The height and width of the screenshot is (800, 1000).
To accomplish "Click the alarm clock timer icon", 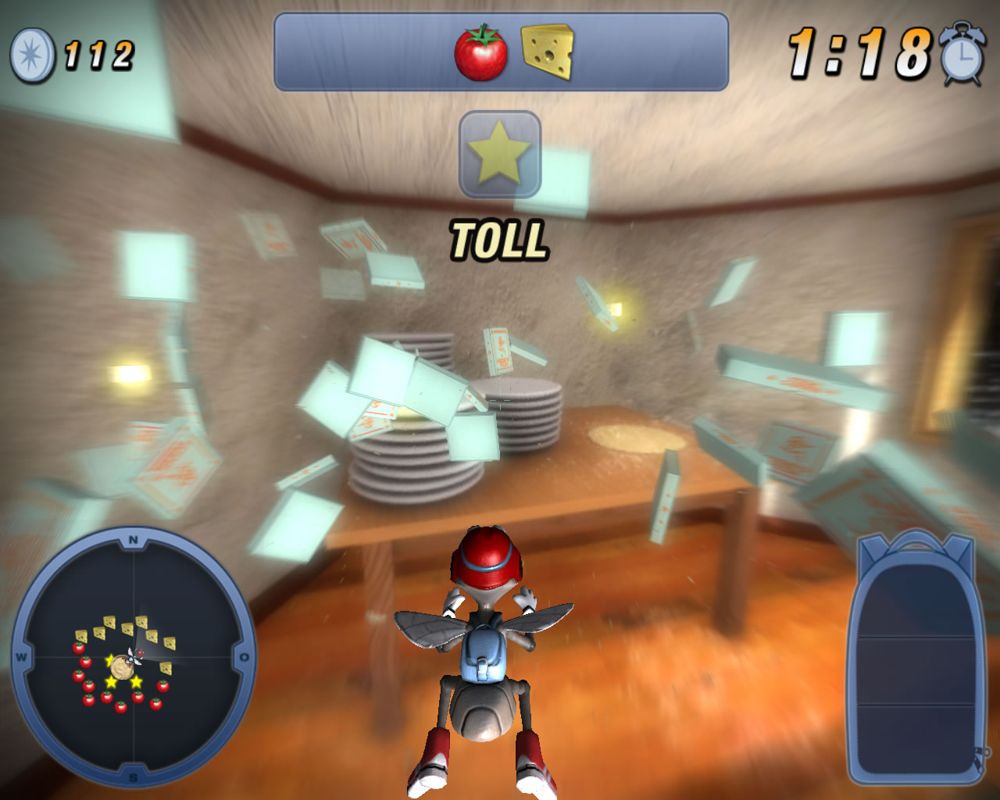I will coord(962,52).
